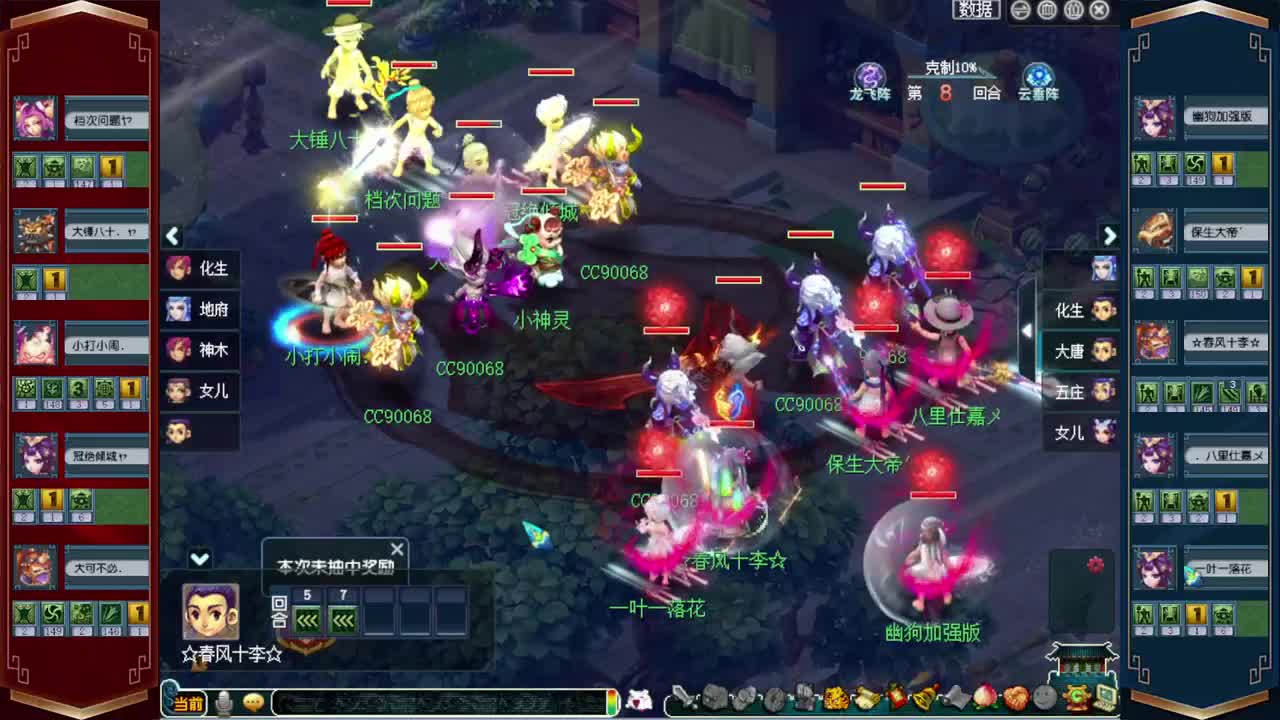Click inside the chat input field

tap(430, 701)
